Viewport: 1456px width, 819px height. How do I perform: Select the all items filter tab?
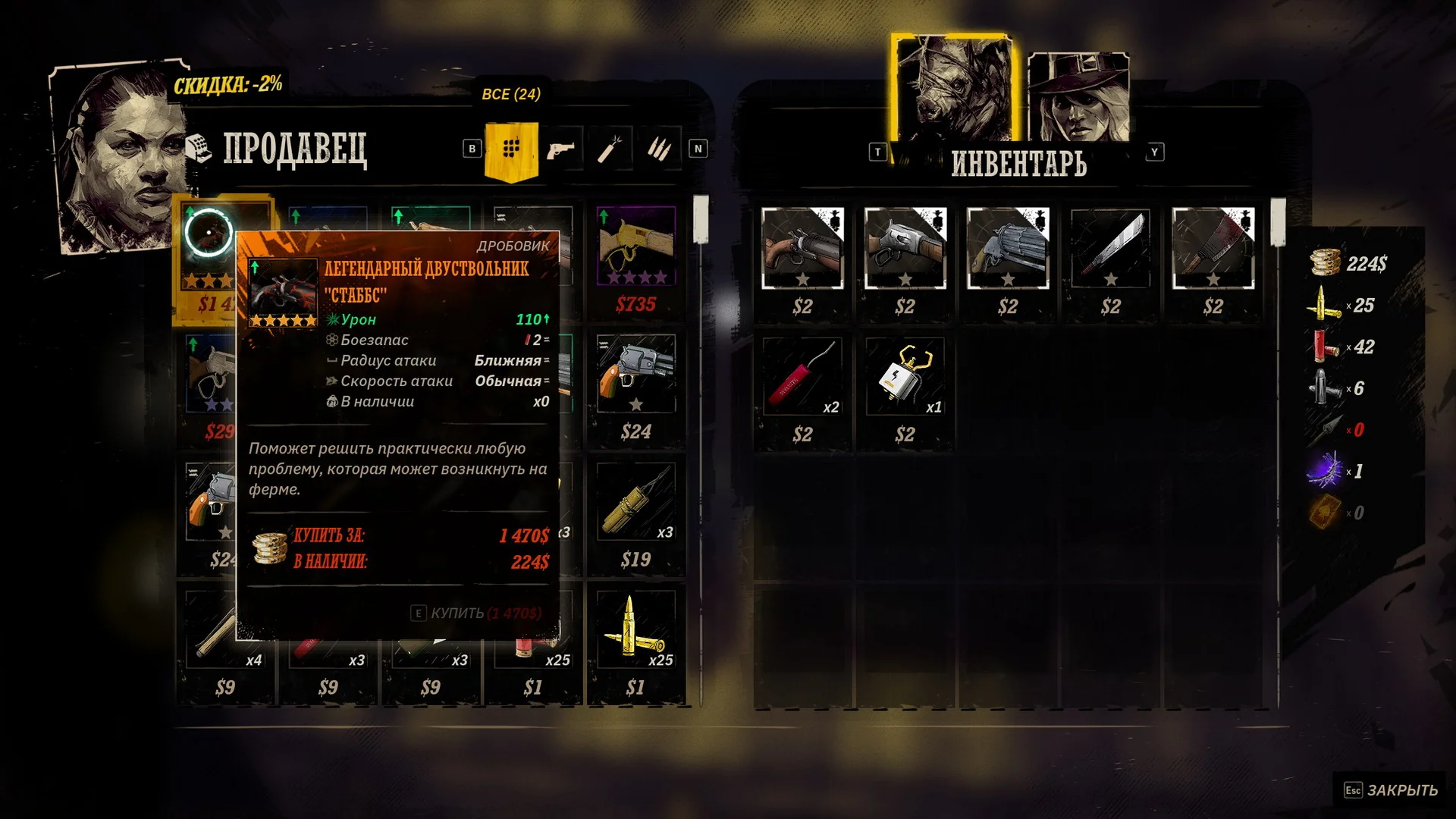pos(511,149)
